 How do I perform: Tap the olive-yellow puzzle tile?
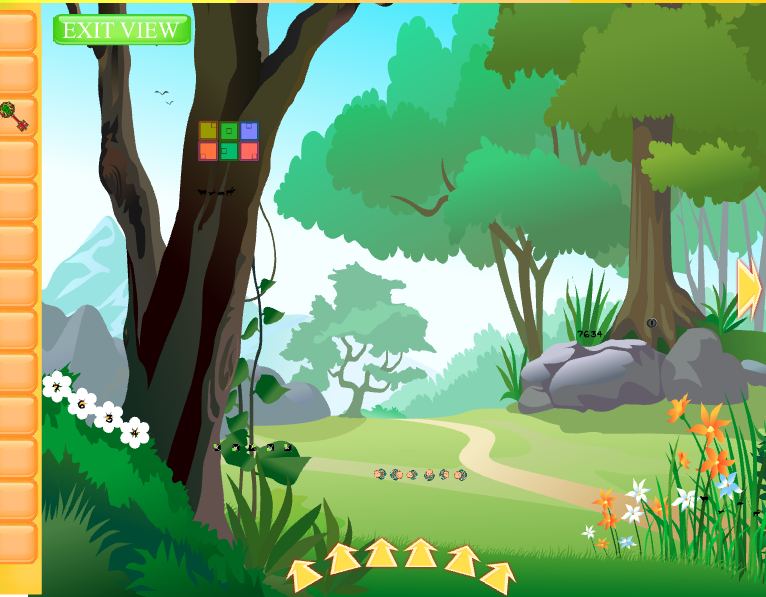click(x=208, y=131)
